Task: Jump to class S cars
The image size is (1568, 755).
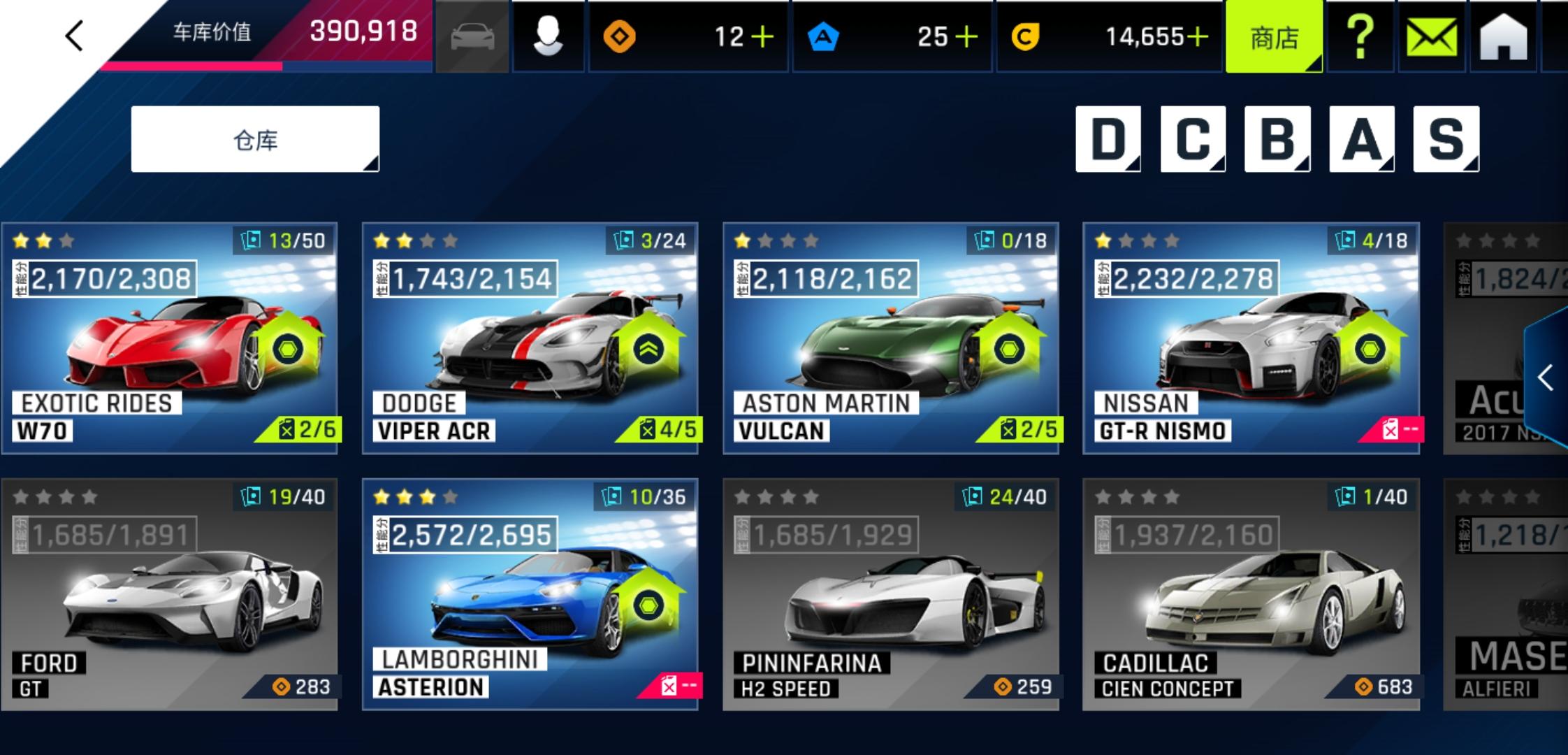Action: click(x=1446, y=139)
